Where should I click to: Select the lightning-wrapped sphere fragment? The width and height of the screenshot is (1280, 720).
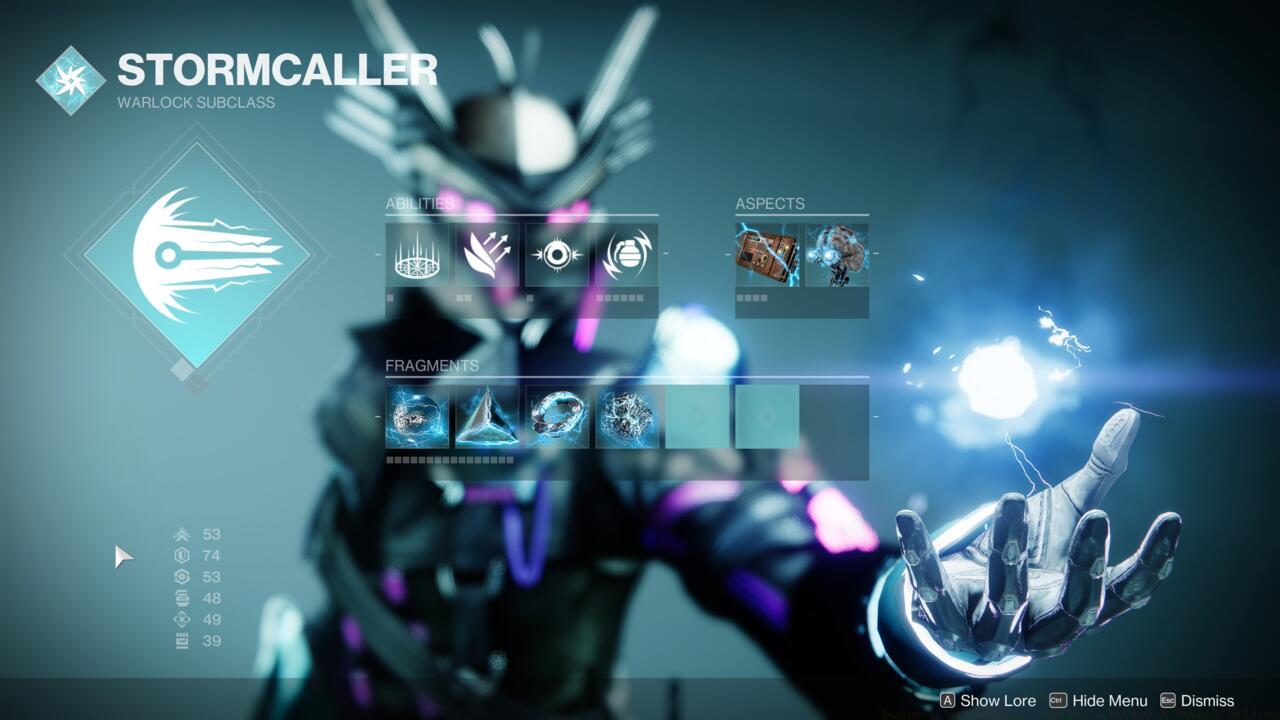click(417, 417)
